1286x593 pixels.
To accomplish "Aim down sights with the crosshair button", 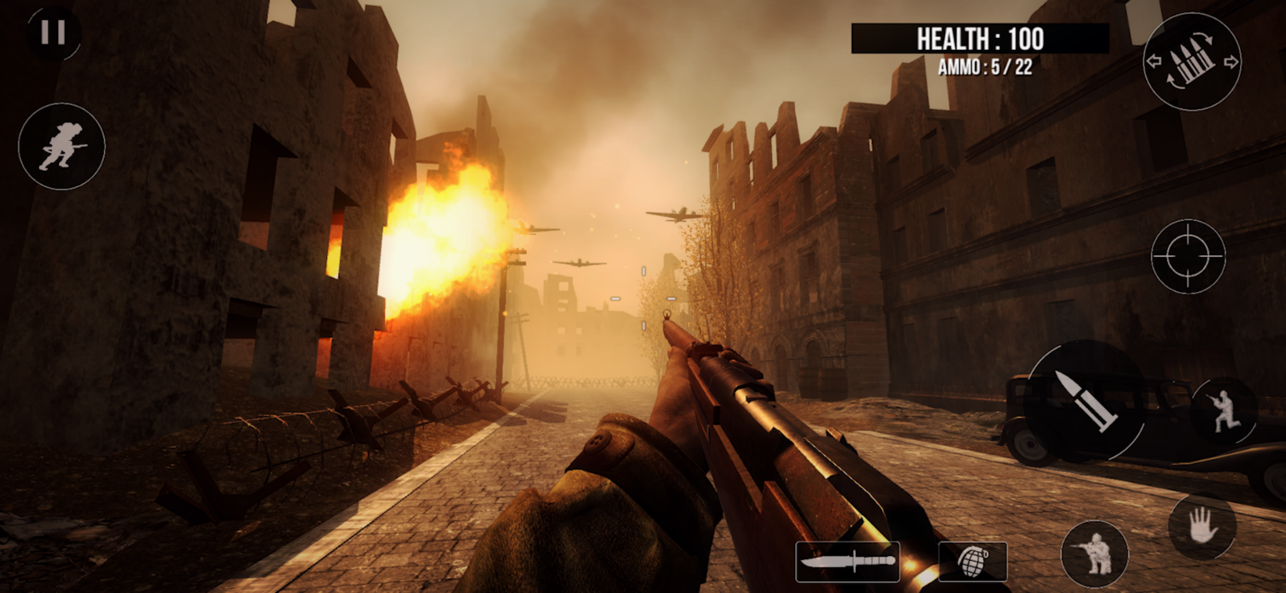I will tap(1188, 257).
